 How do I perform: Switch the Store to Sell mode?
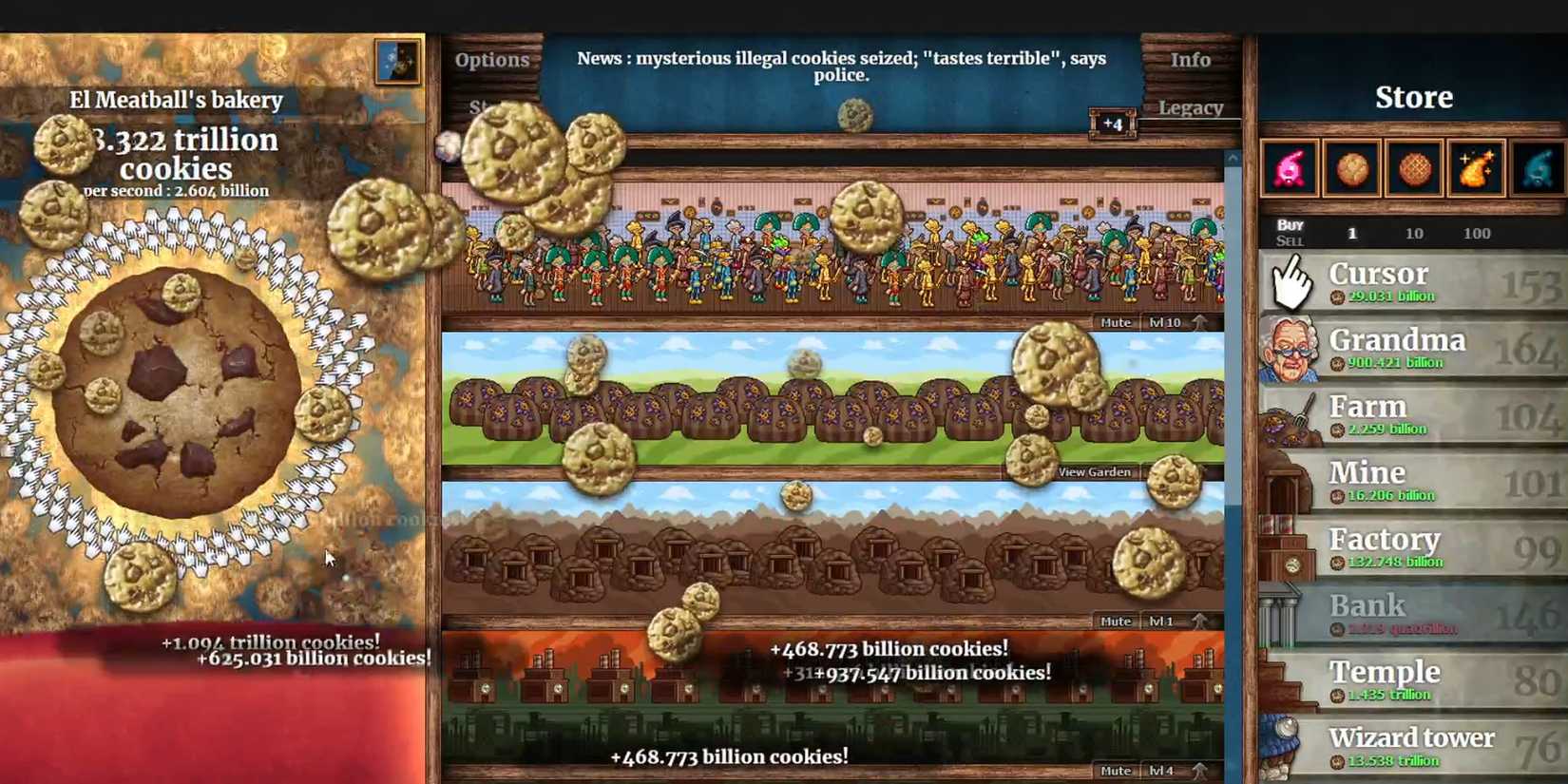pyautogui.click(x=1291, y=240)
